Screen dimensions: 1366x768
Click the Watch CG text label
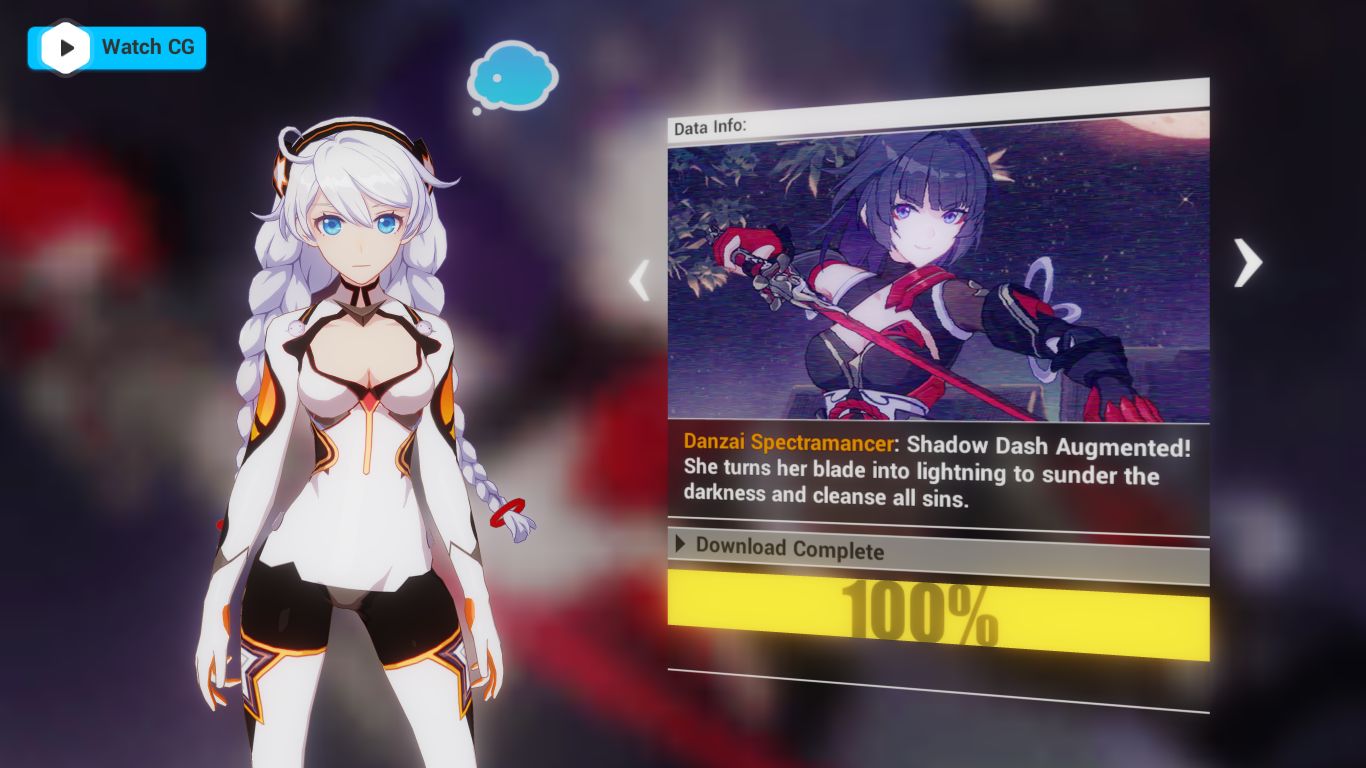[x=147, y=47]
